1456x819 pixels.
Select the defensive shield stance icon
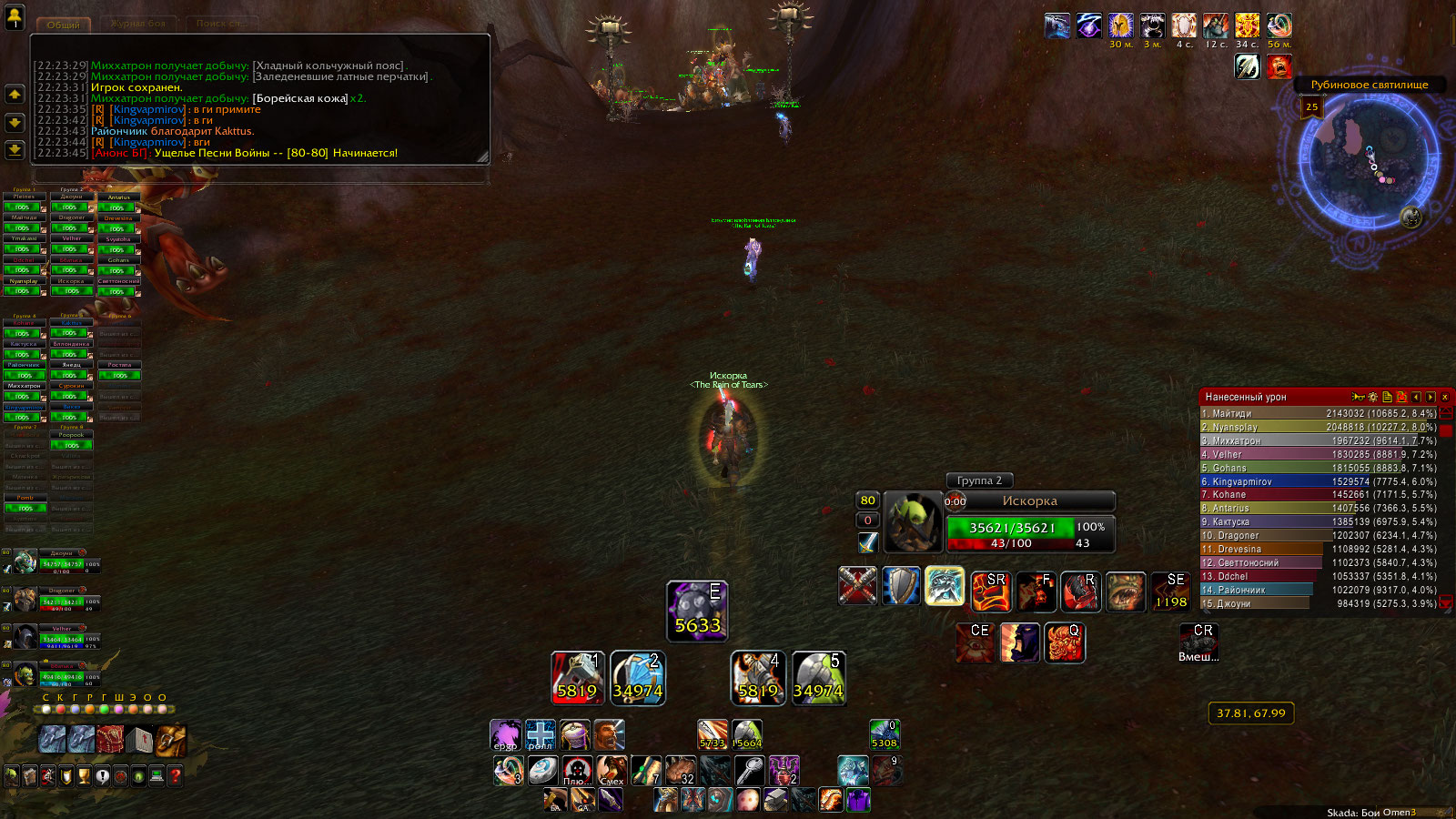click(901, 586)
